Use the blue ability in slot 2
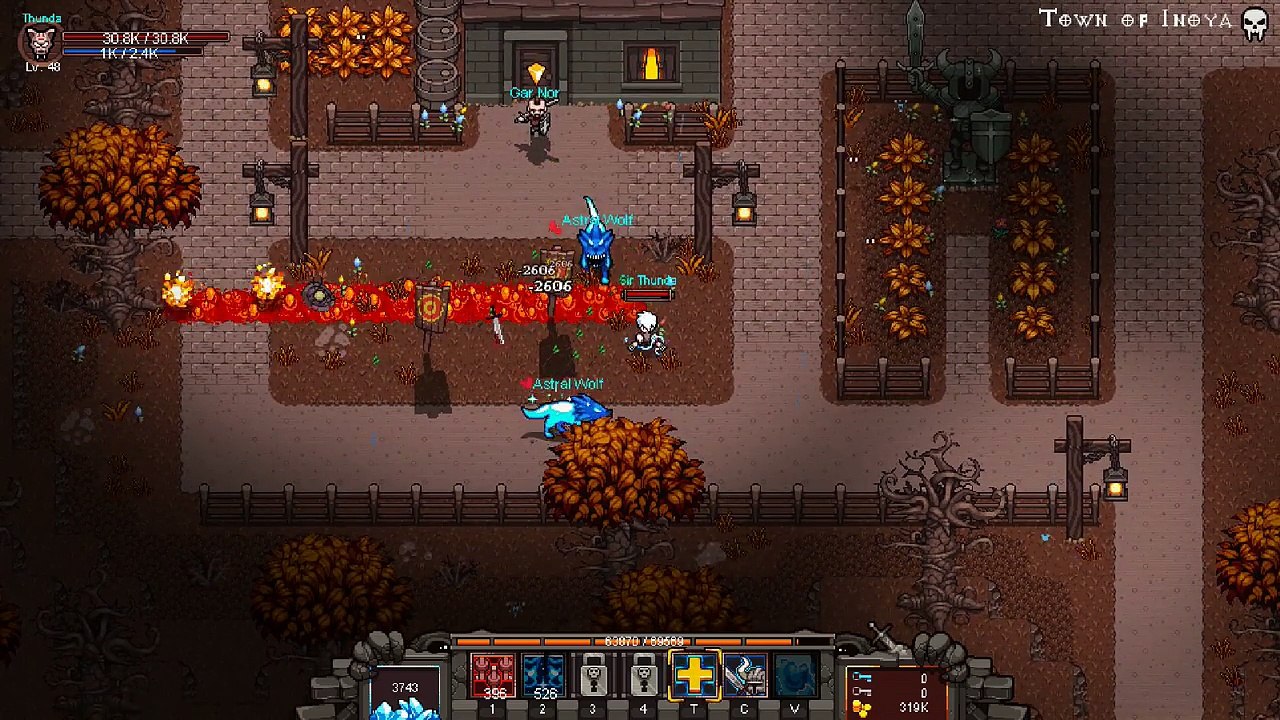The width and height of the screenshot is (1280, 720). click(x=543, y=676)
